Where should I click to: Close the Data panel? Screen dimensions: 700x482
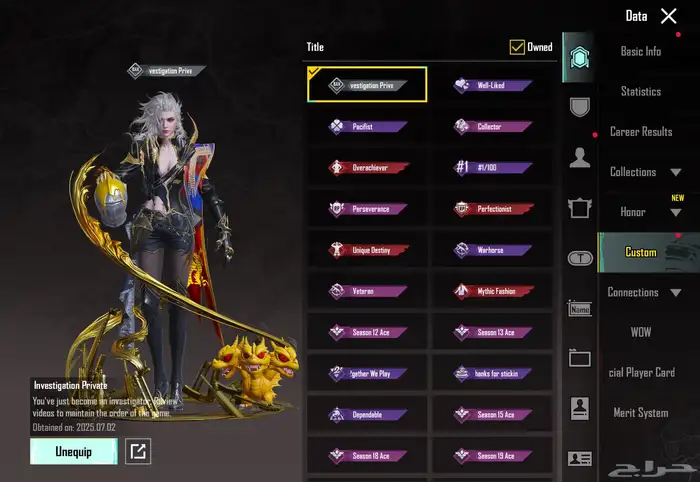click(x=669, y=15)
